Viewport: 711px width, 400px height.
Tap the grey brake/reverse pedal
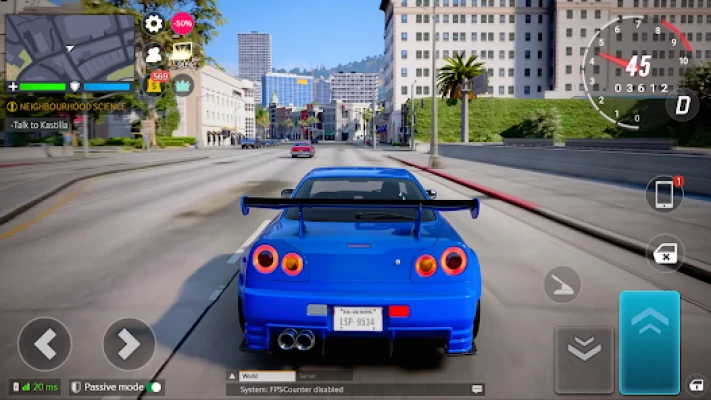click(583, 348)
